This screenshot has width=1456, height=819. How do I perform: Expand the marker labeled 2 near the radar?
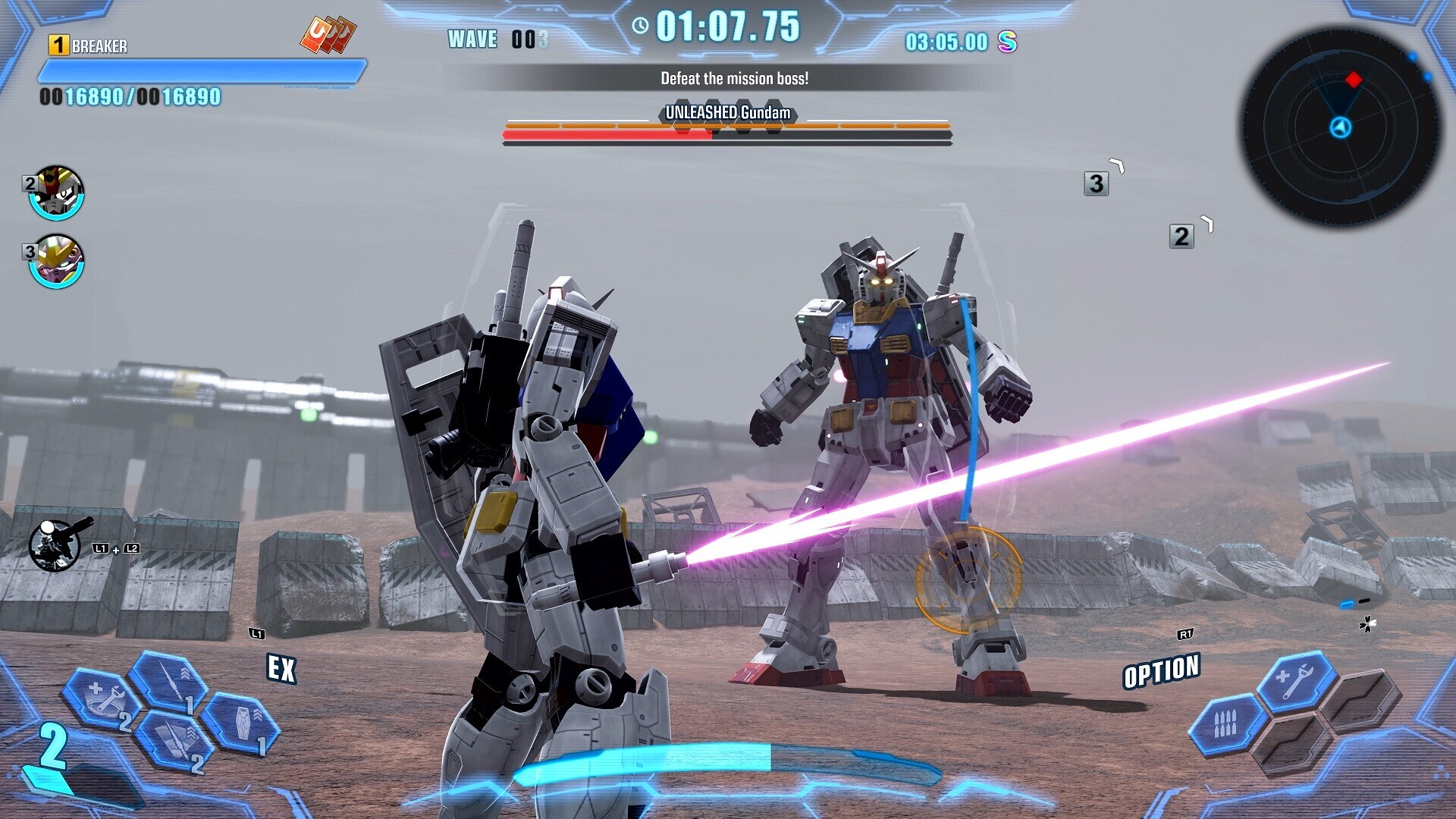coord(1179,237)
